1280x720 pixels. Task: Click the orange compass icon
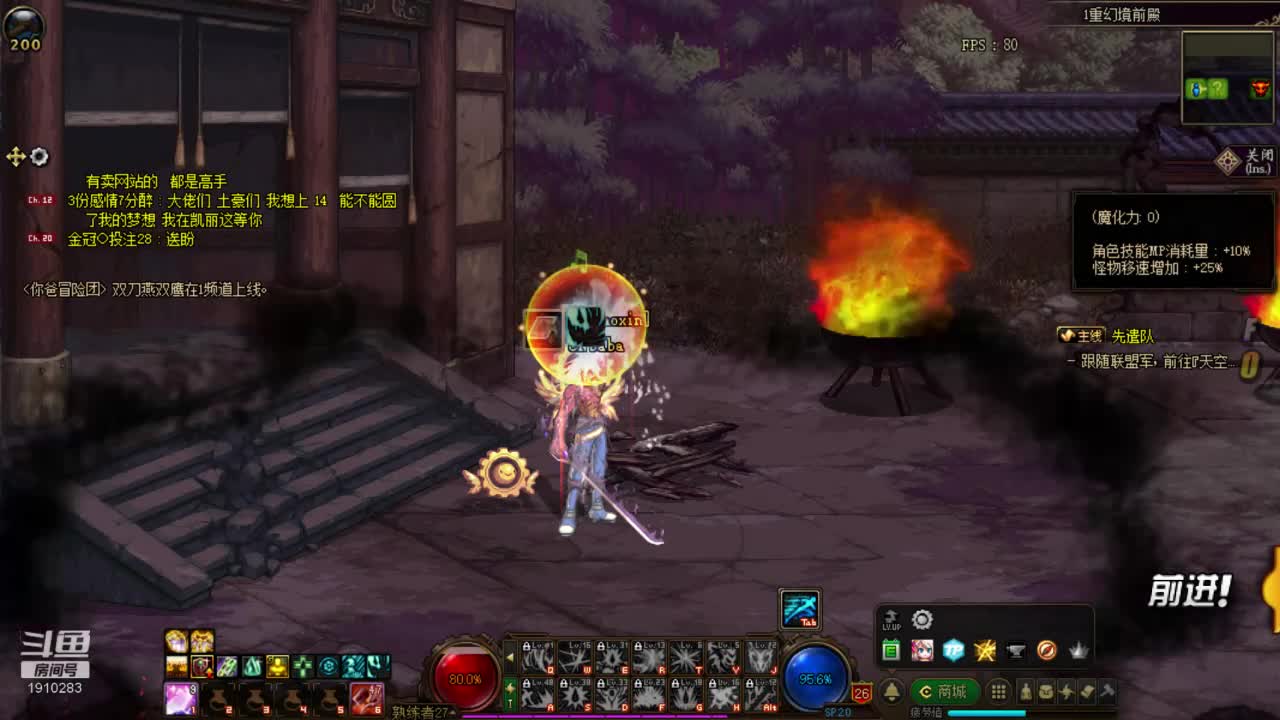[x=1047, y=651]
